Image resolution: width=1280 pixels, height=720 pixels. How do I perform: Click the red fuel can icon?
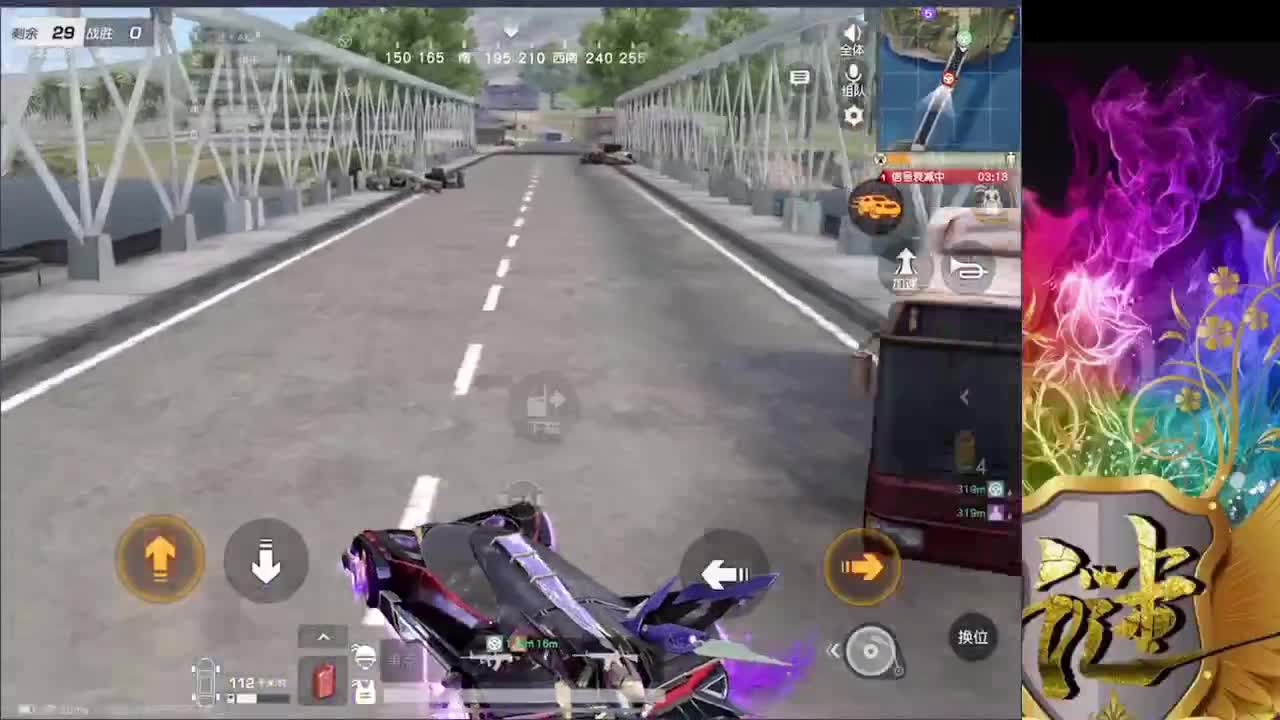(x=323, y=681)
